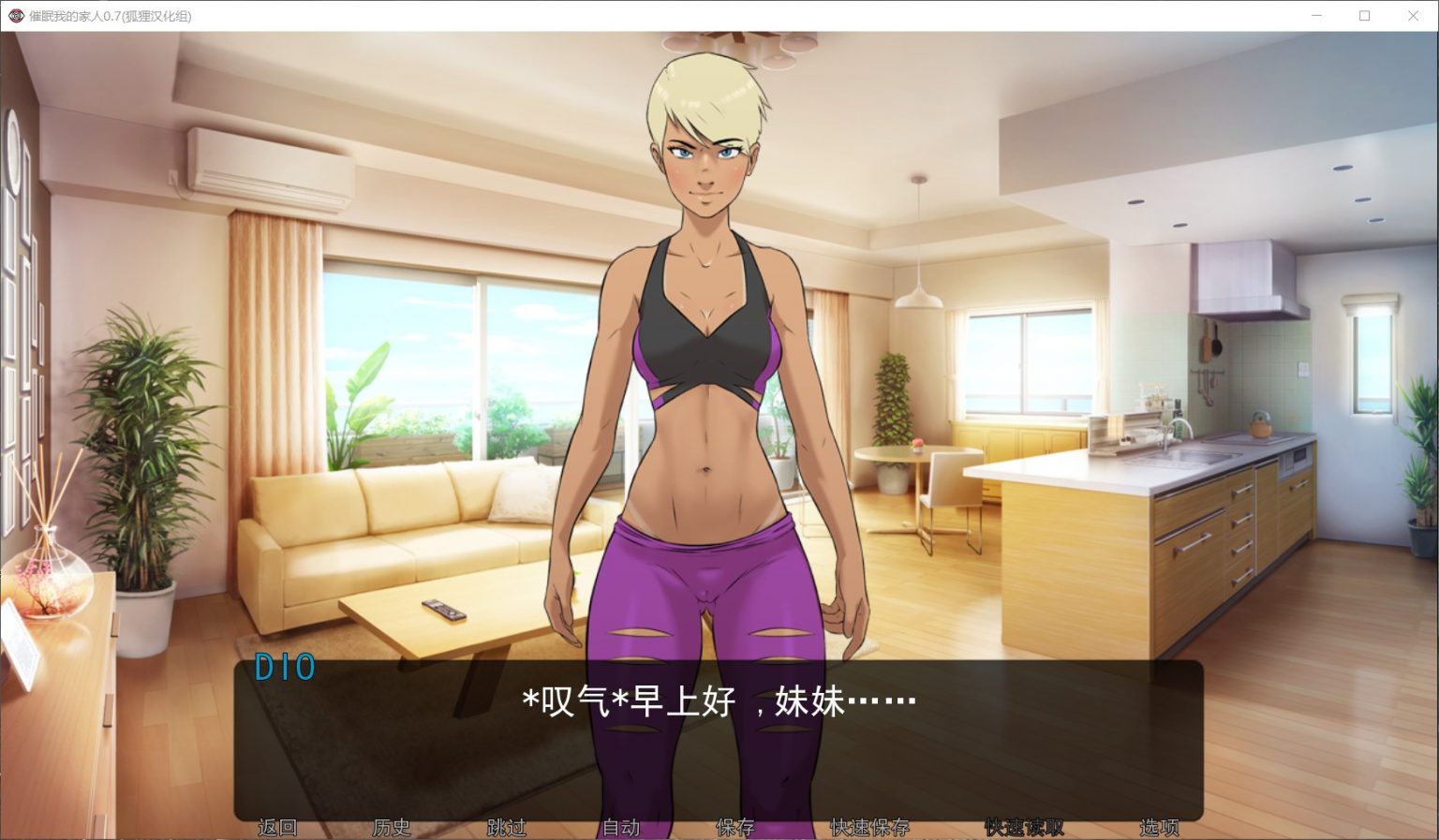1439x840 pixels.
Task: Close the game window
Action: [1414, 15]
